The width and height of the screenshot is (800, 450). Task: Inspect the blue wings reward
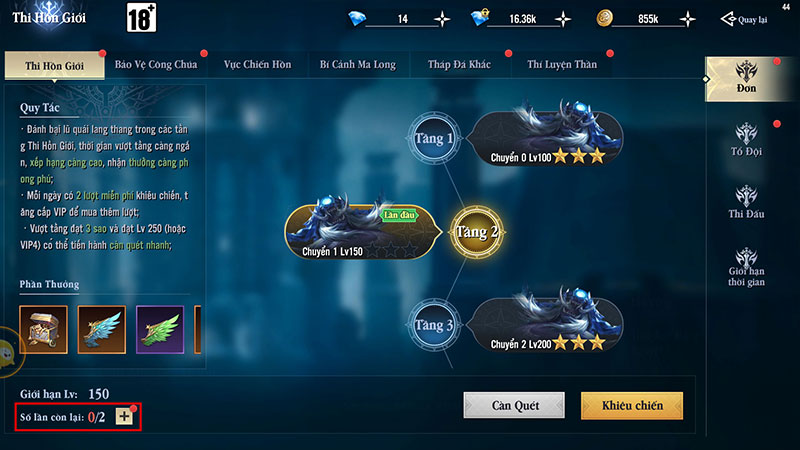pos(103,329)
